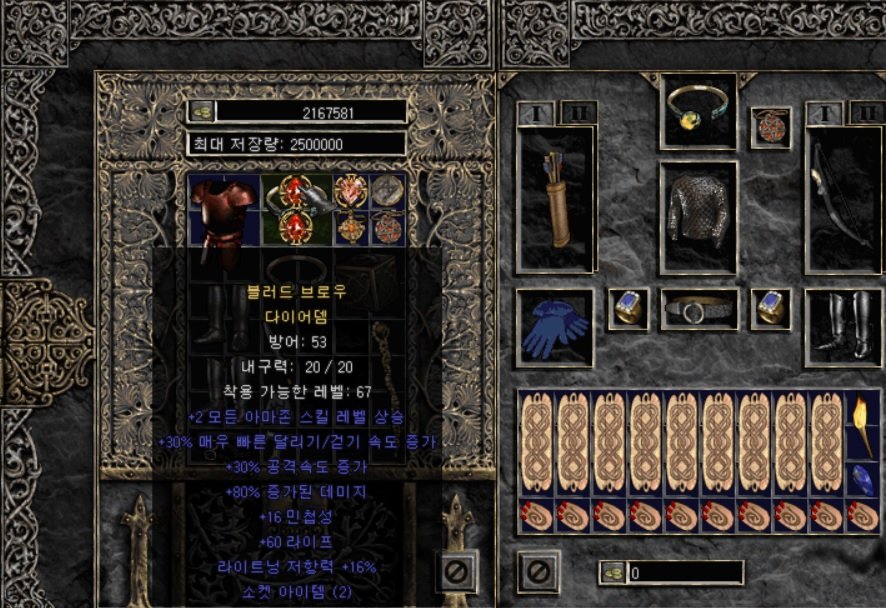
Task: Close the inventory panel
Action: tap(538, 572)
